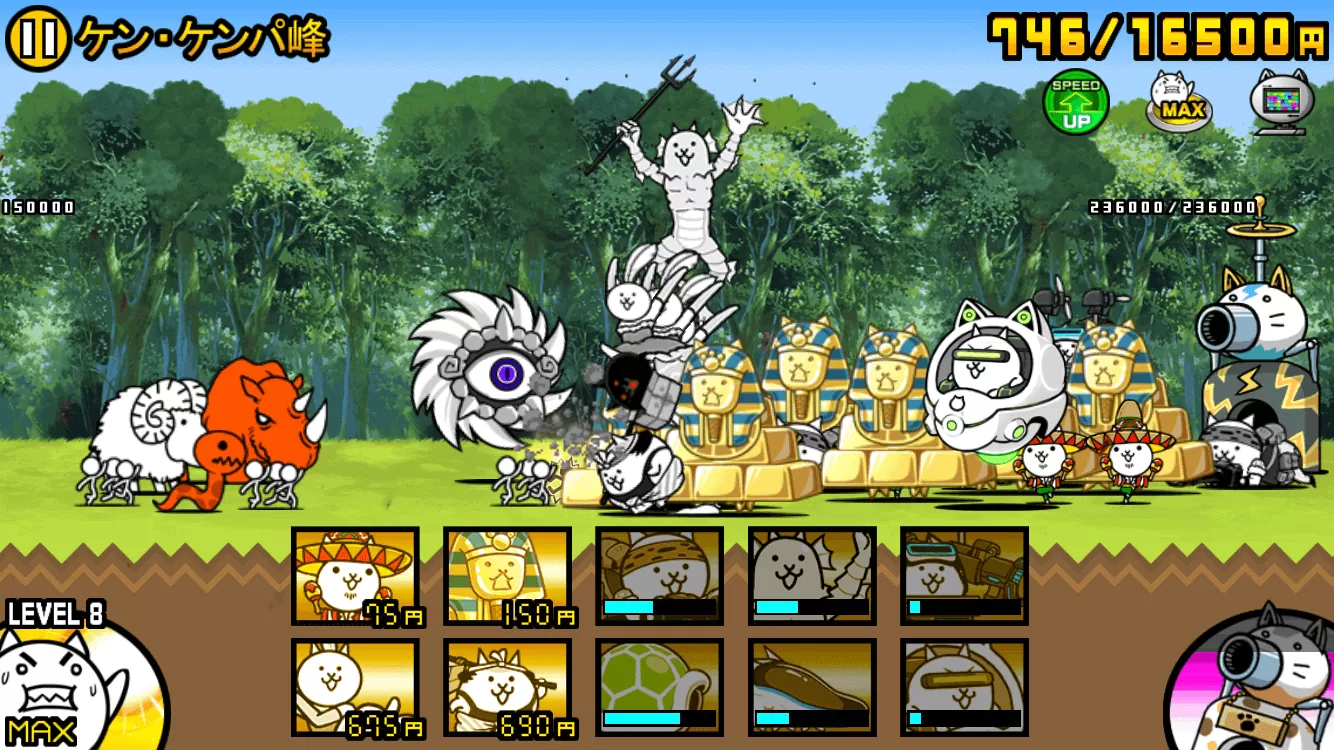The image size is (1334, 750).
Task: Deploy the golden pharaoh cat for 150 yen
Action: click(x=508, y=576)
